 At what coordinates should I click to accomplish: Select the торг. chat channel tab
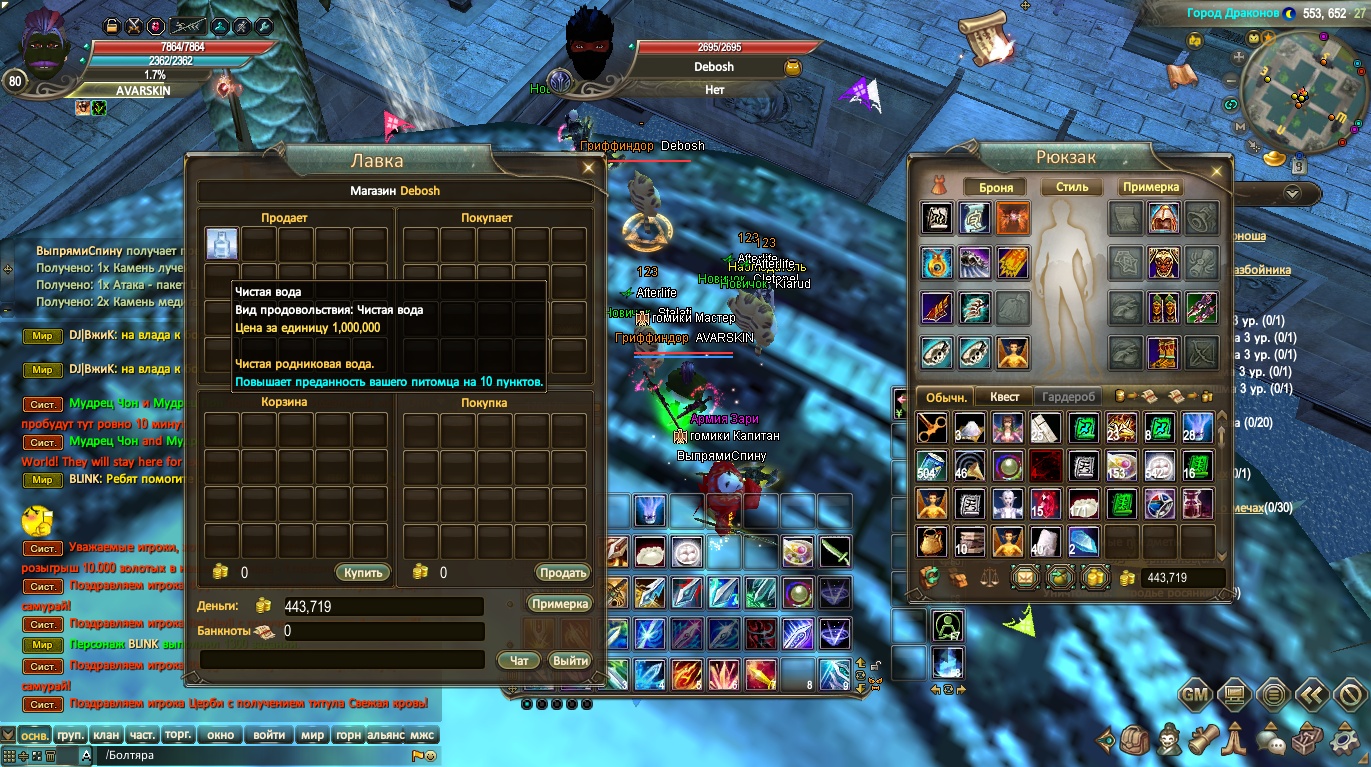[x=178, y=735]
